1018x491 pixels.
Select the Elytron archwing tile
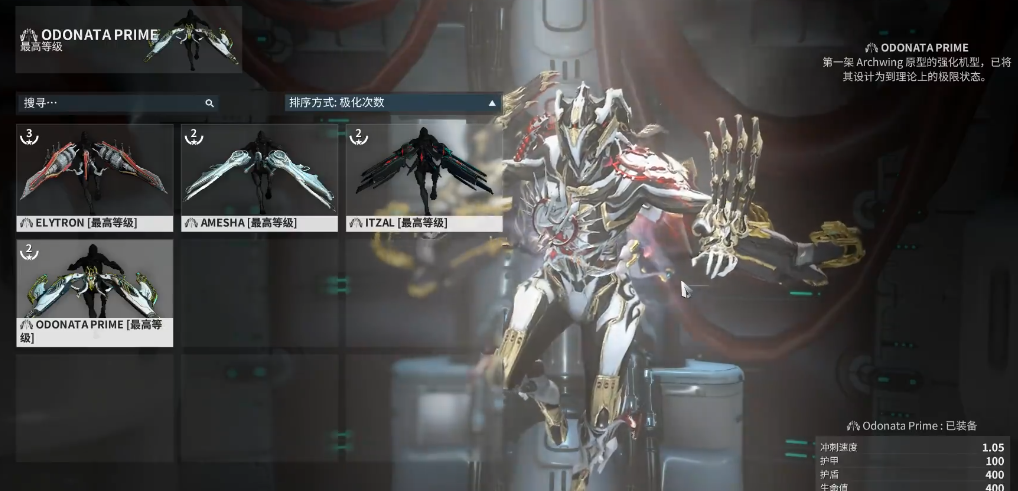point(95,177)
